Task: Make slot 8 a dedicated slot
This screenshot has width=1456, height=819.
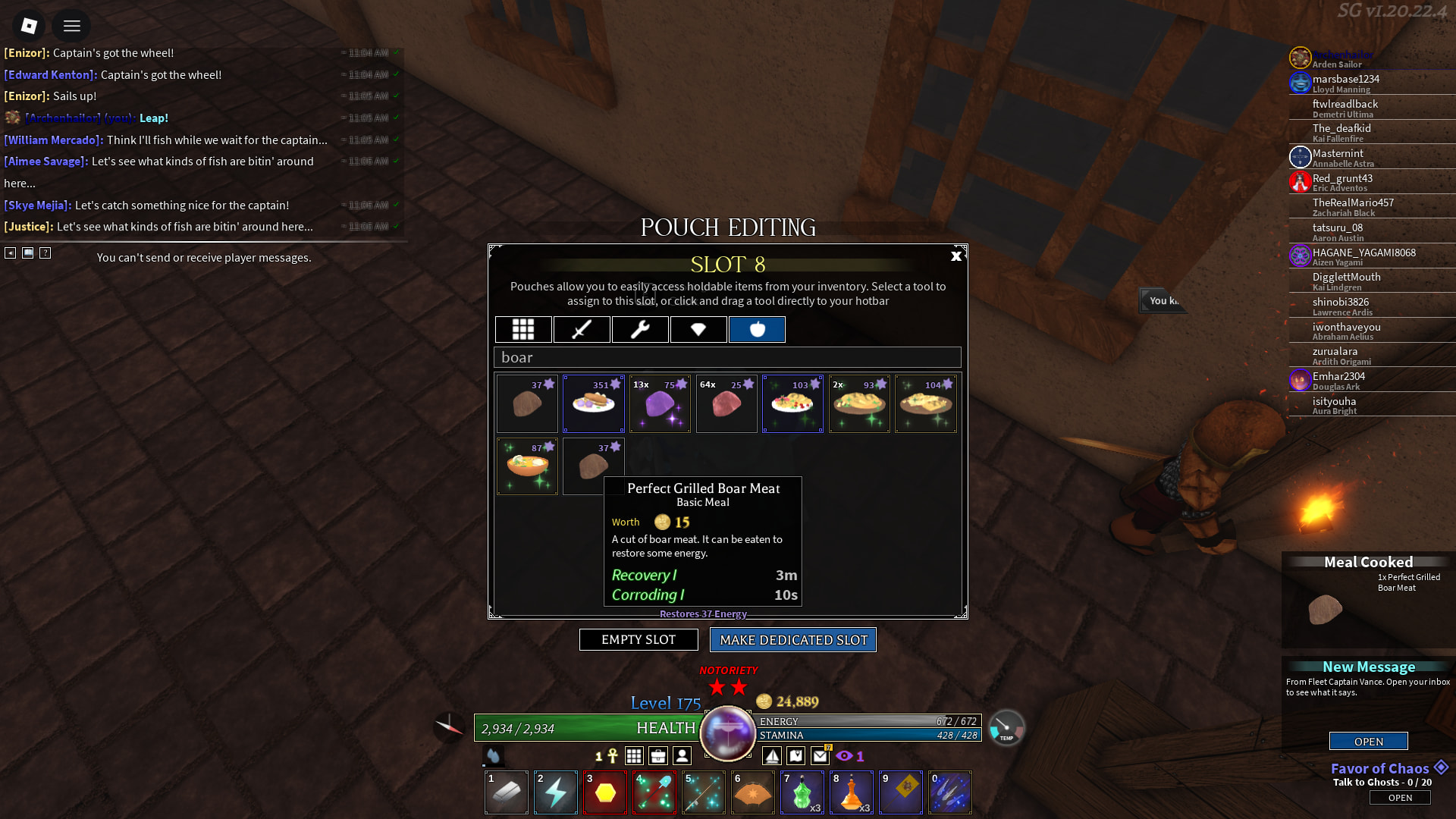Action: (x=792, y=640)
